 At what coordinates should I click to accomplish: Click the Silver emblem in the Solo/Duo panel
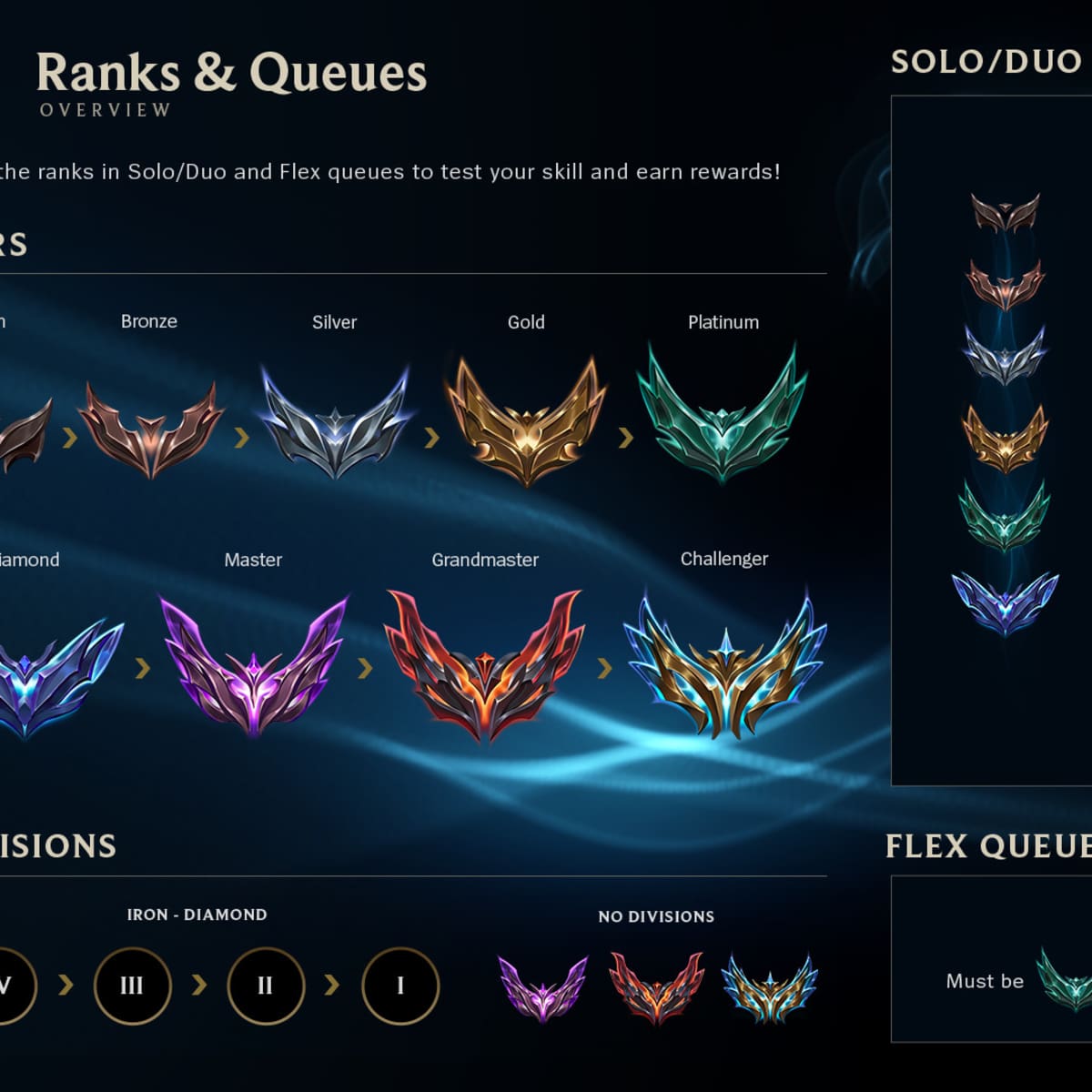tap(1005, 355)
